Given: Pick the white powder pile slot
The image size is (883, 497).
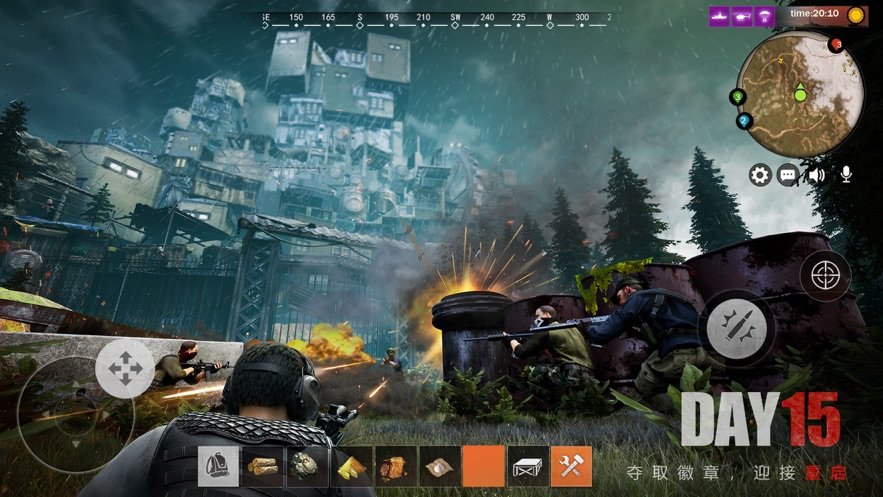Looking at the screenshot, I should pyautogui.click(x=438, y=466).
